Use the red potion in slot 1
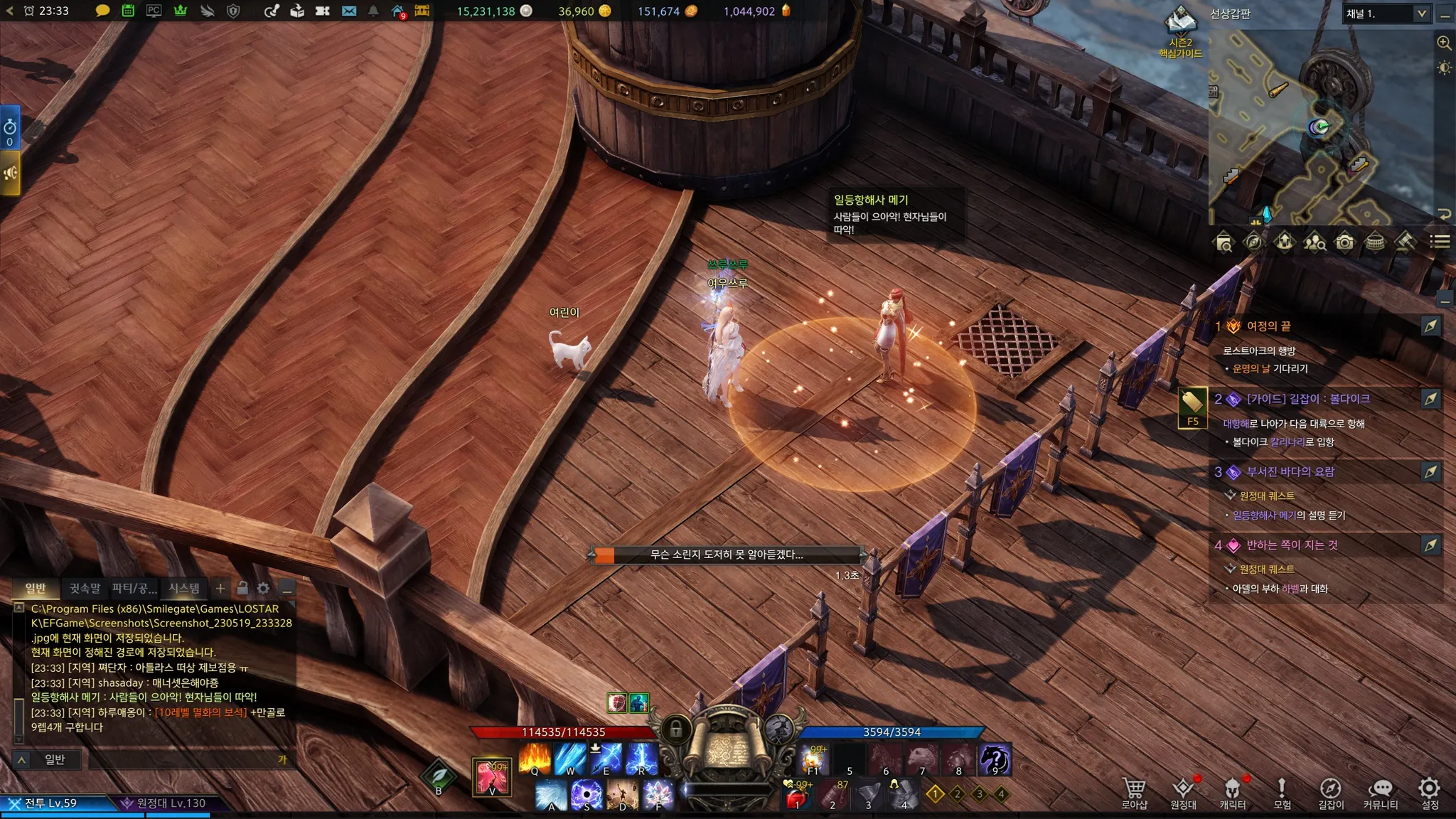This screenshot has width=1456, height=819. point(797,796)
